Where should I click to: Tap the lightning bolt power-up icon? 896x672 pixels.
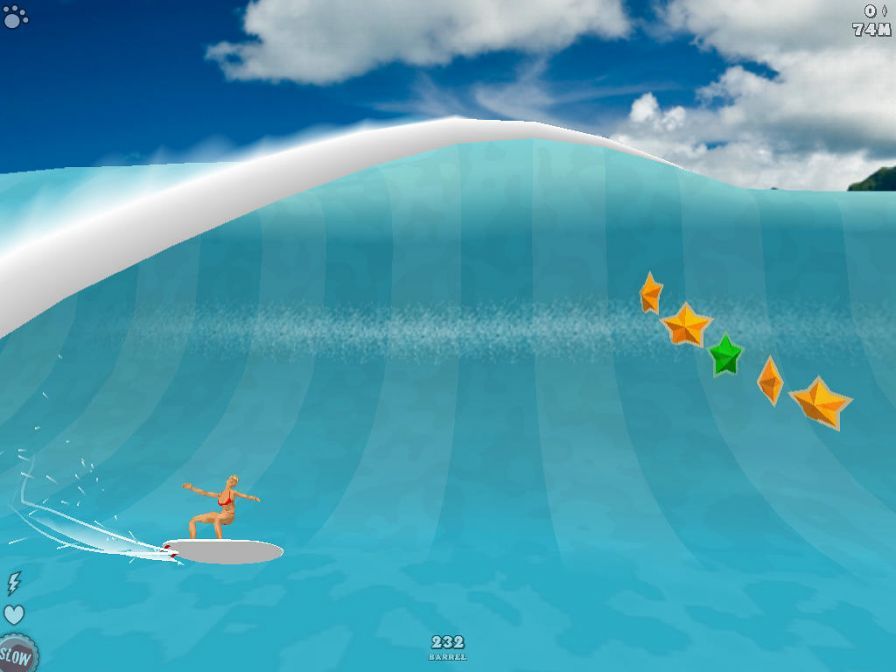click(14, 583)
